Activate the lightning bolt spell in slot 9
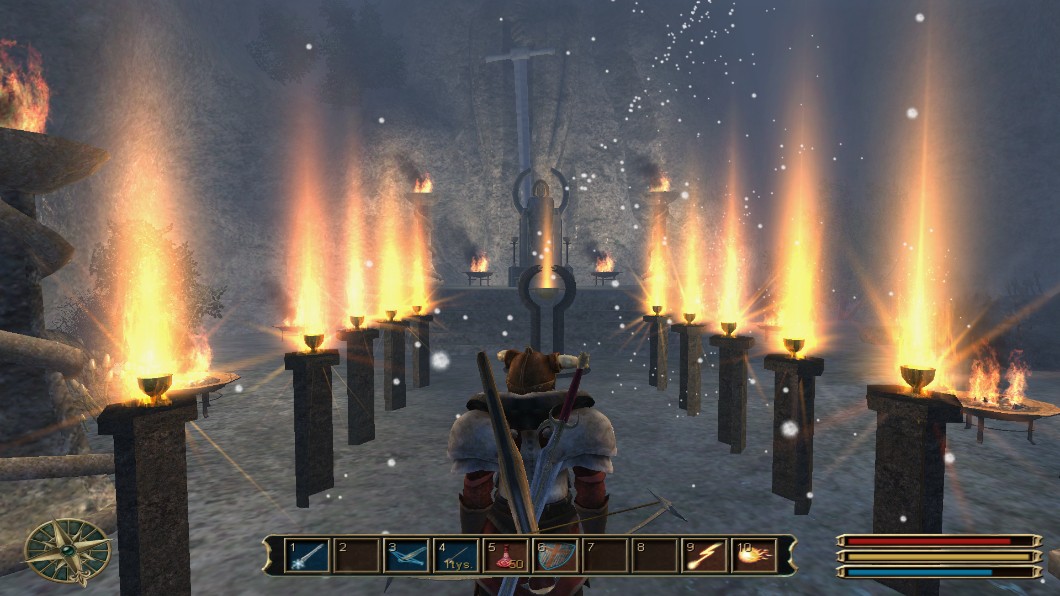Image resolution: width=1060 pixels, height=596 pixels. point(705,555)
